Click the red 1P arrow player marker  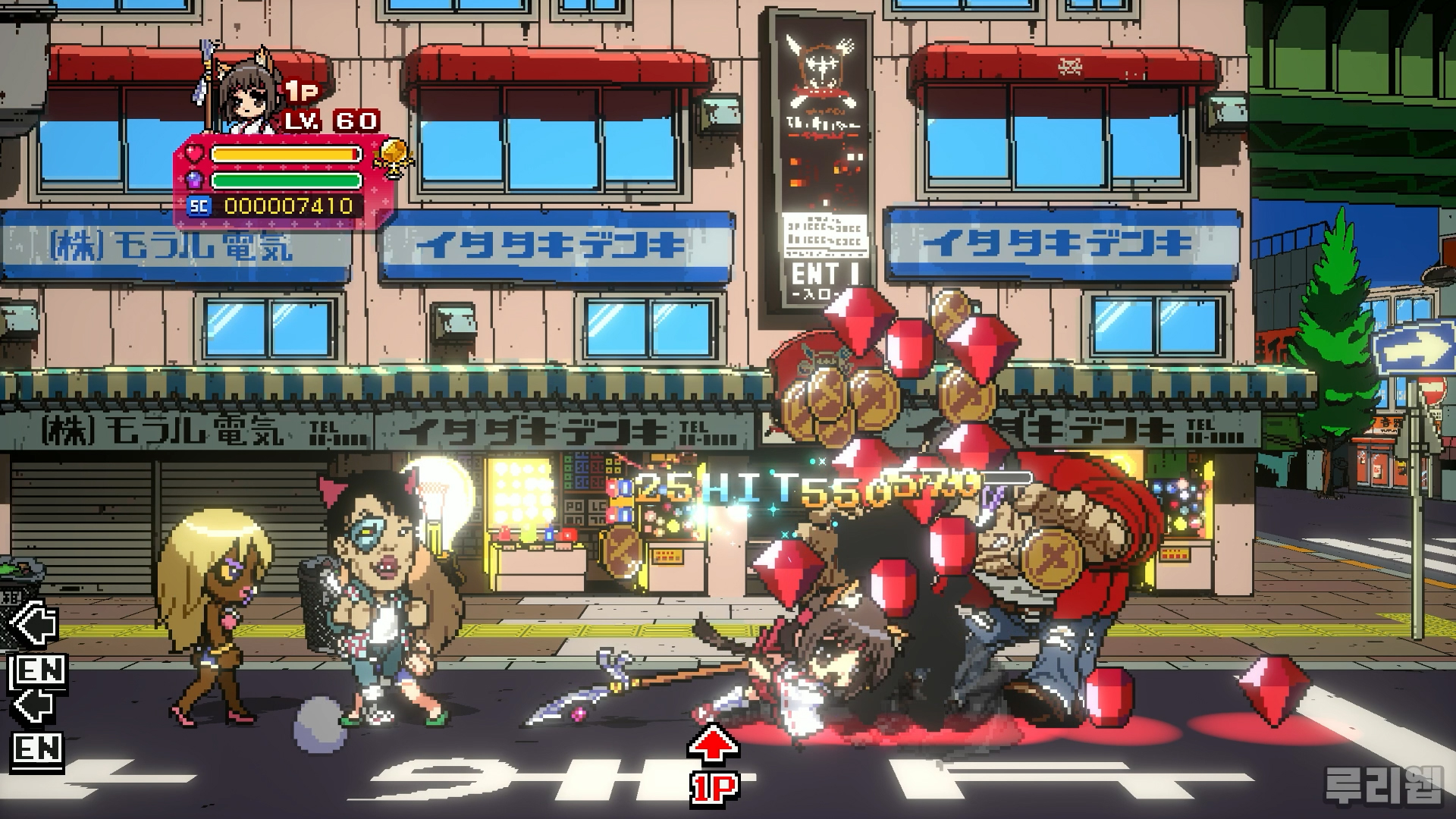point(713,764)
